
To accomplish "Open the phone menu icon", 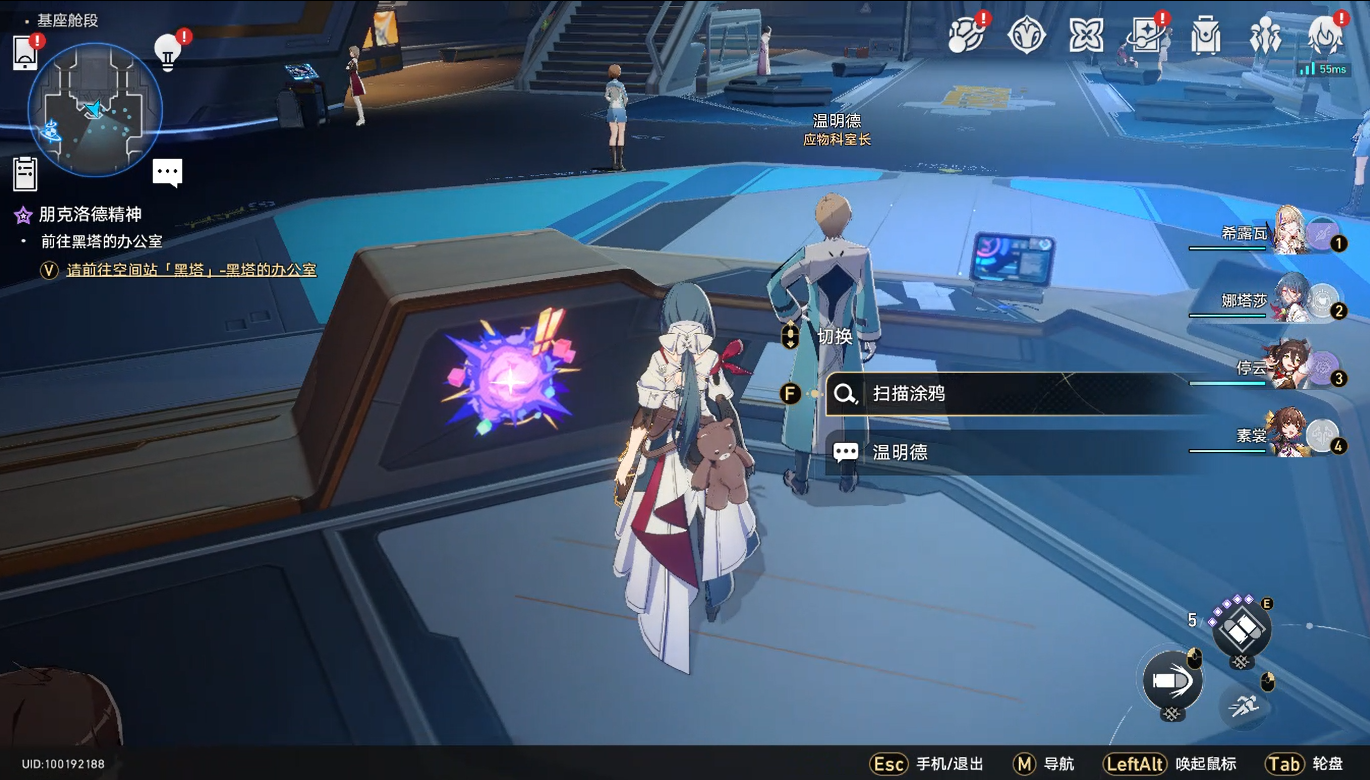I will pyautogui.click(x=25, y=54).
